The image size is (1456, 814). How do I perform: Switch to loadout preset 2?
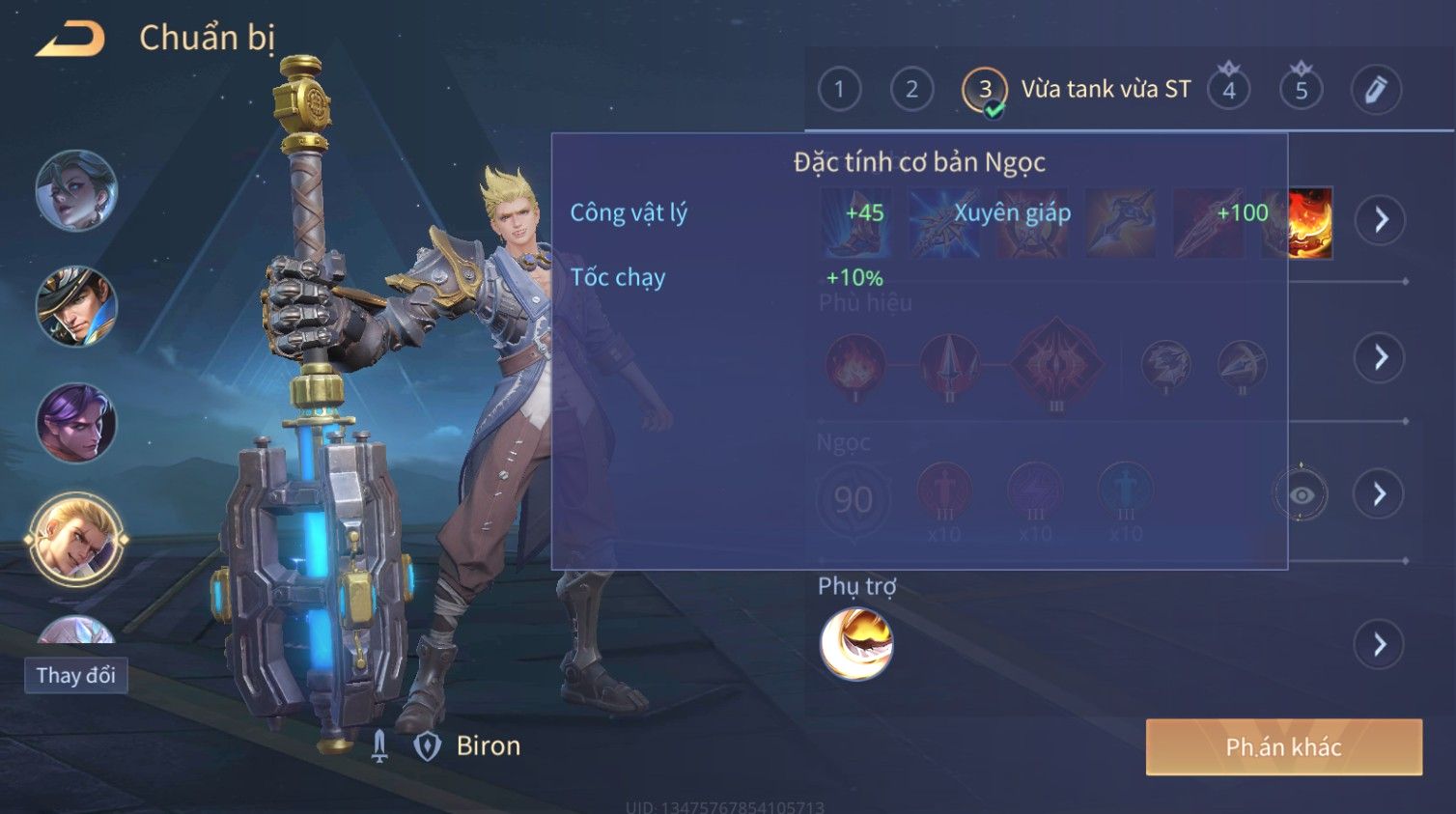(911, 90)
